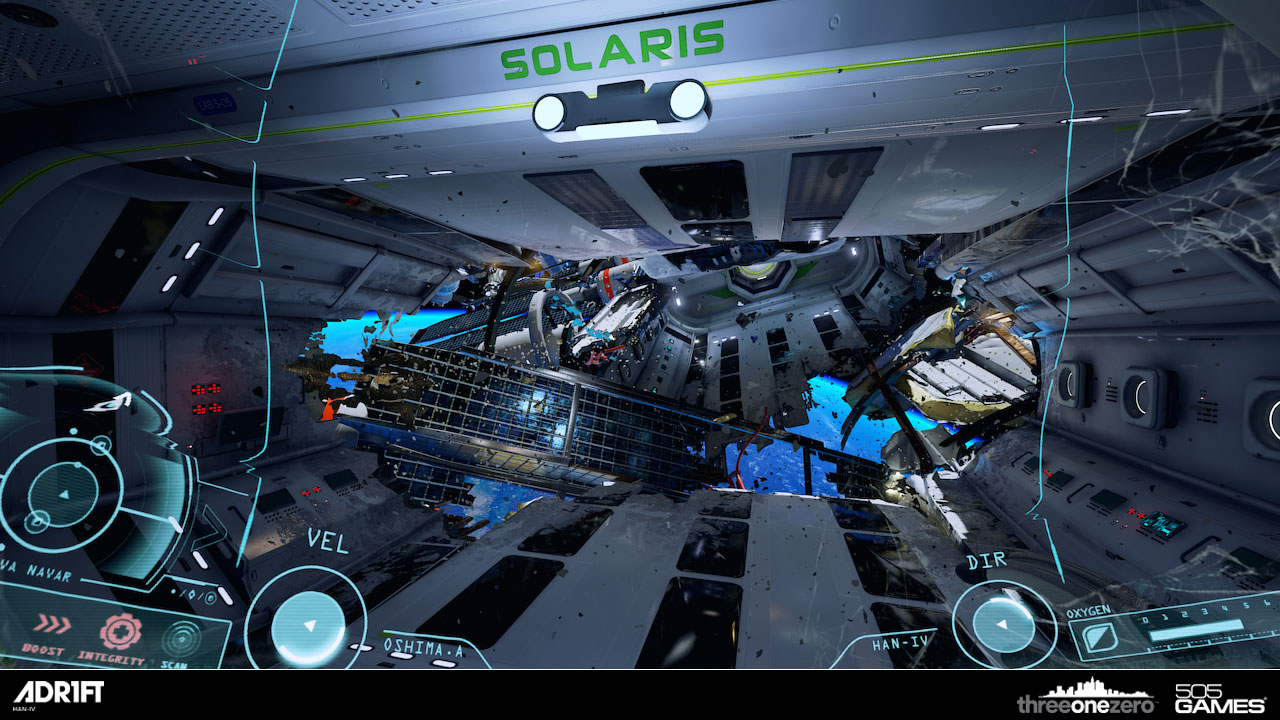Select the BOOST triple-chevron icon
The height and width of the screenshot is (720, 1280).
[53, 624]
